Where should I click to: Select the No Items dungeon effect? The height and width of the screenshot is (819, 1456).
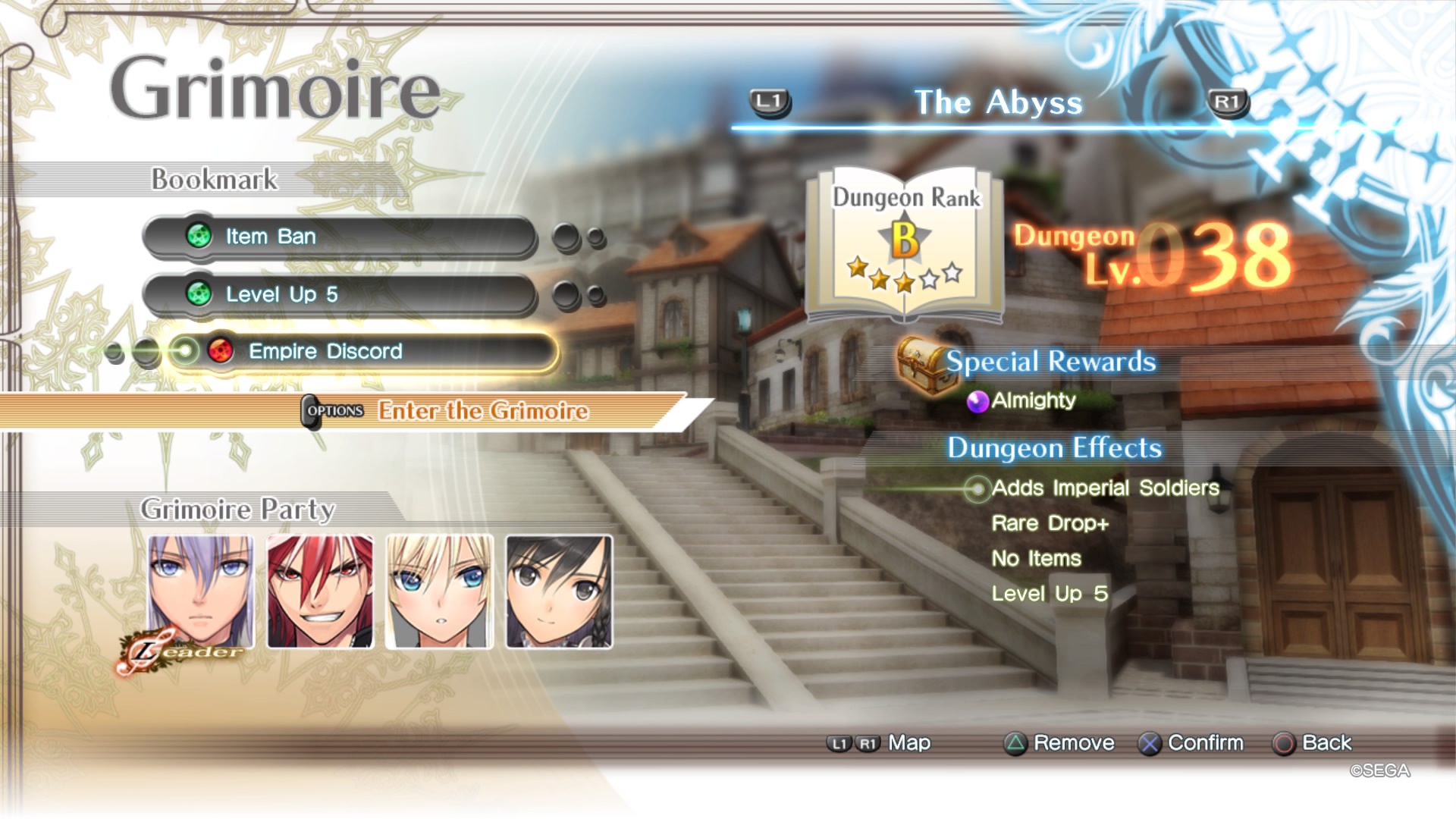[1036, 559]
